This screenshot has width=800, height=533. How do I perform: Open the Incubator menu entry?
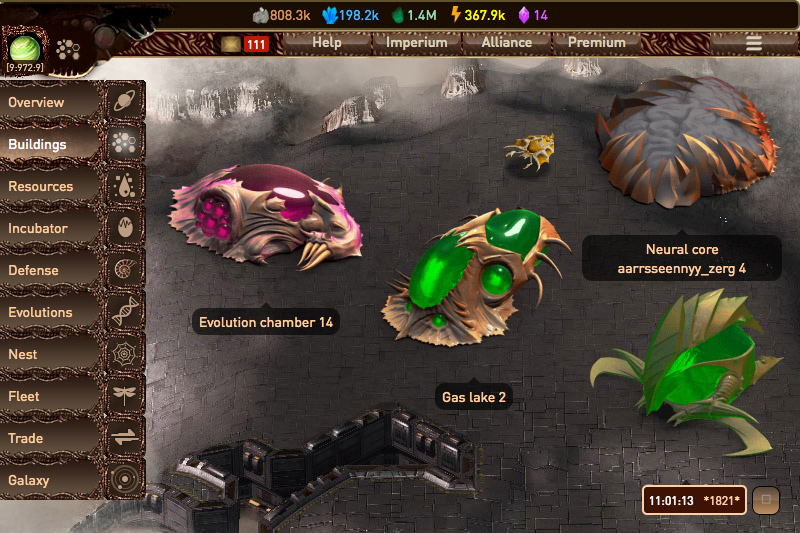pos(52,228)
